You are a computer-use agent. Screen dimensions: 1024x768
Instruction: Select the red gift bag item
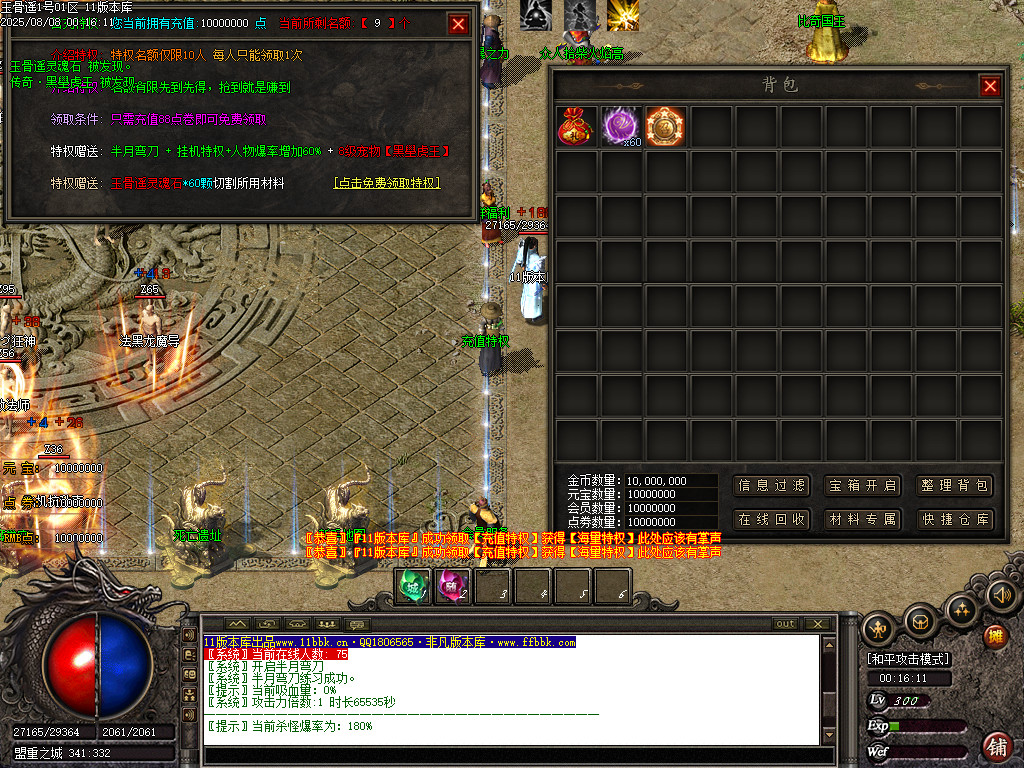pos(576,126)
